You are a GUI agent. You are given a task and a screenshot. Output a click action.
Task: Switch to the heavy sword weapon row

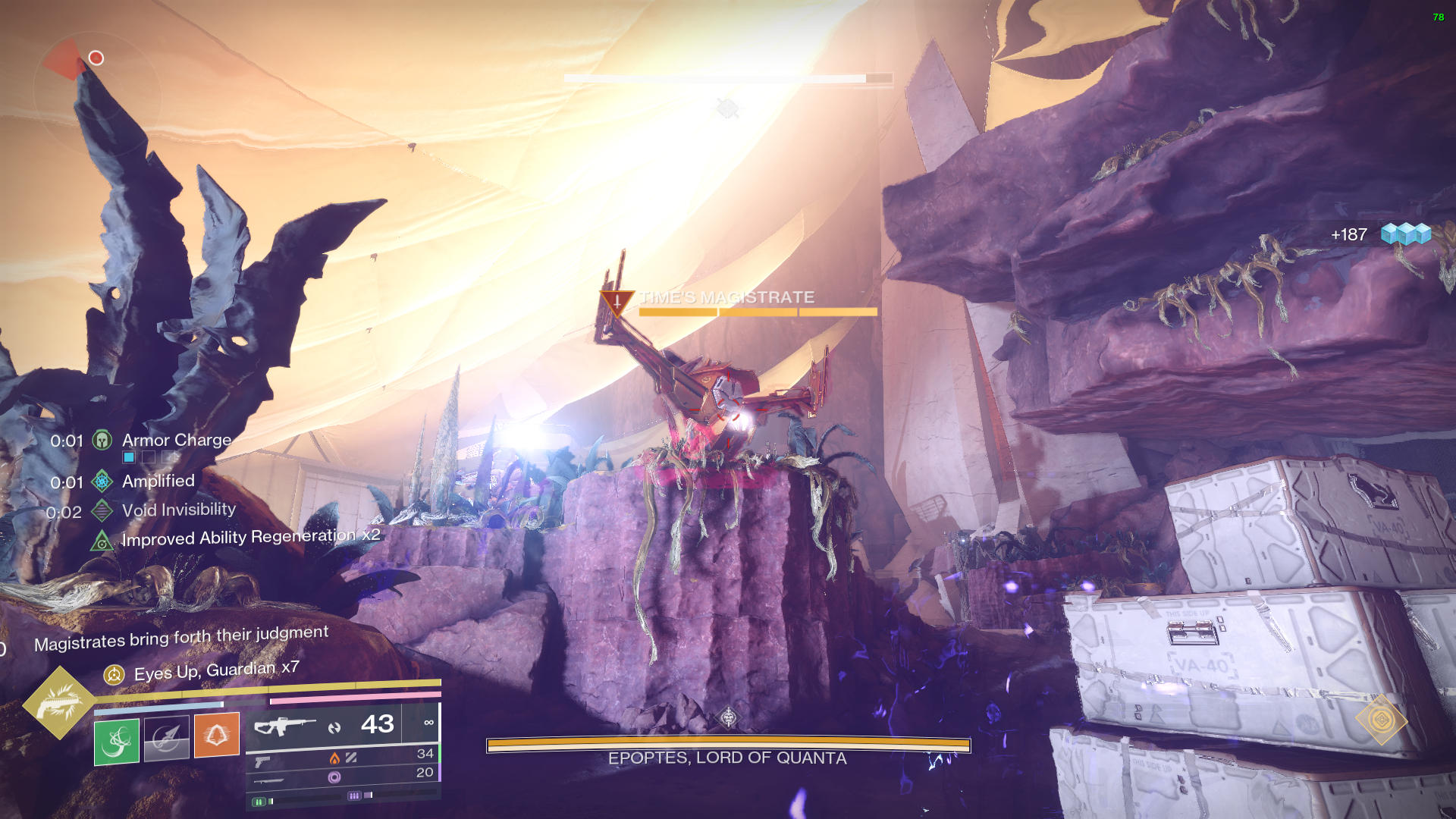(269, 780)
